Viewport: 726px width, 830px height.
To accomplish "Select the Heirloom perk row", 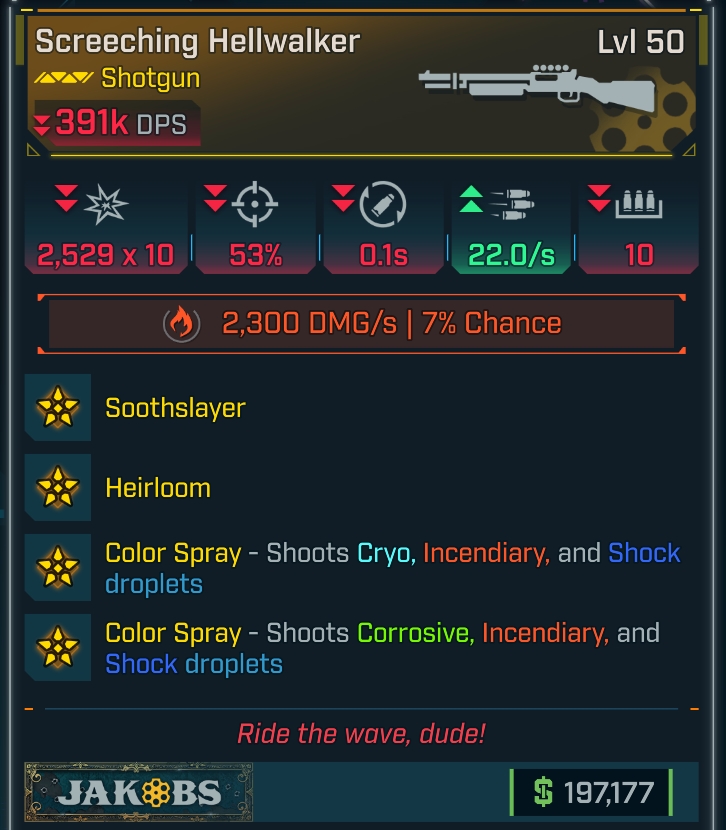I will 158,488.
